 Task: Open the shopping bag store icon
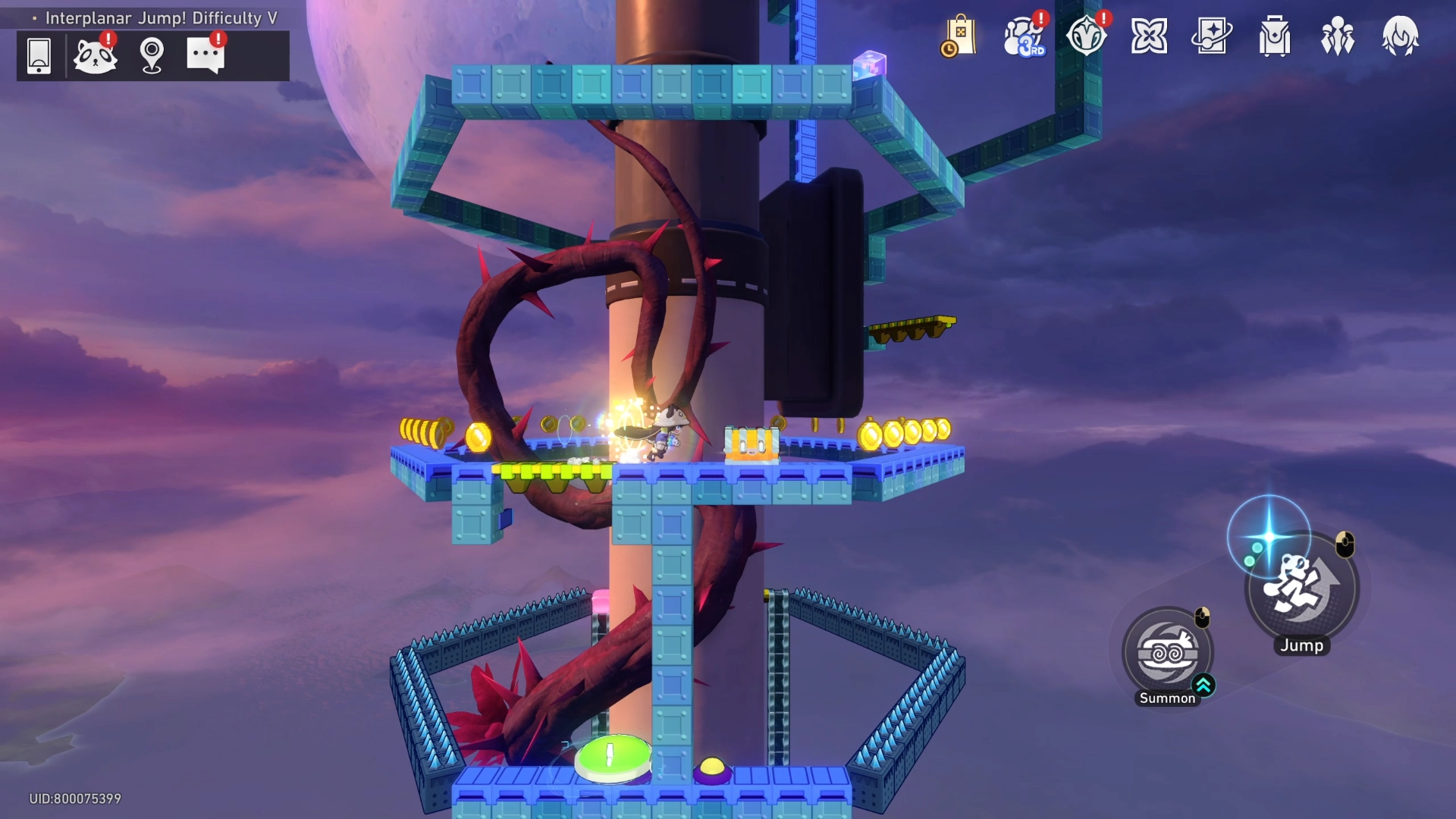click(x=959, y=36)
